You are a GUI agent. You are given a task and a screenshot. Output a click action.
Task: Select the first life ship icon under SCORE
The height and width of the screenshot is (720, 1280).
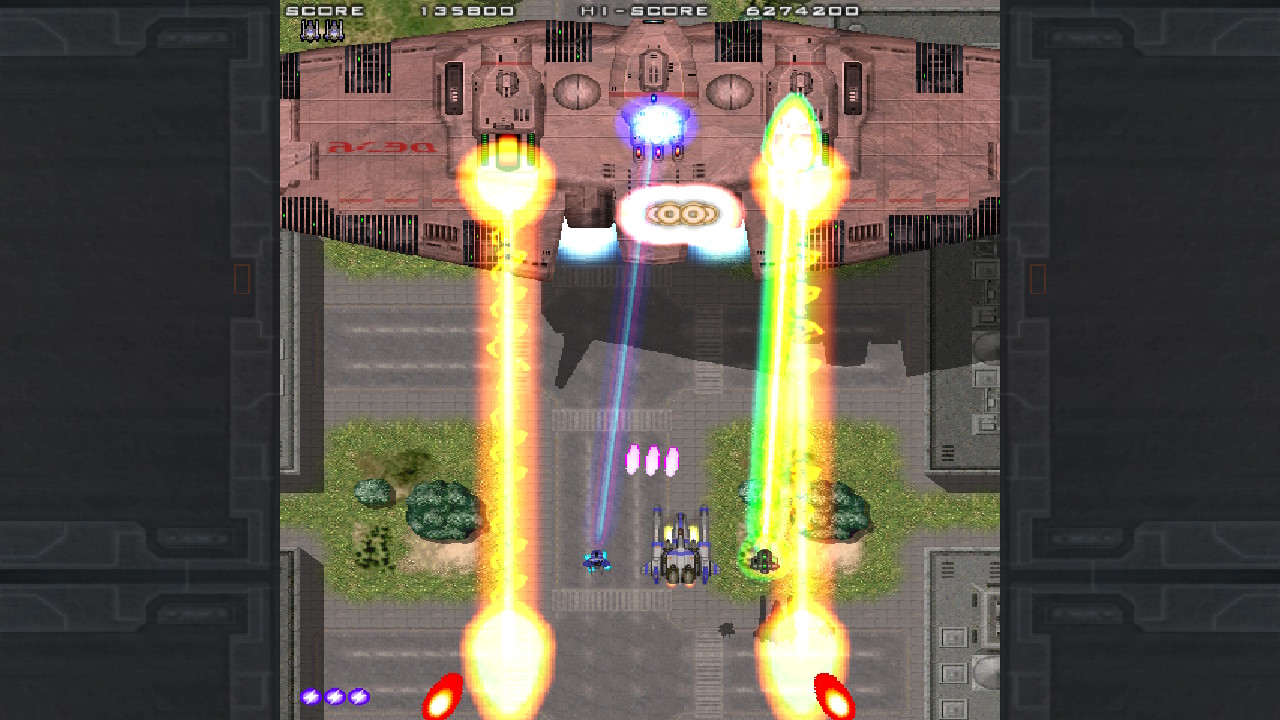312,29
